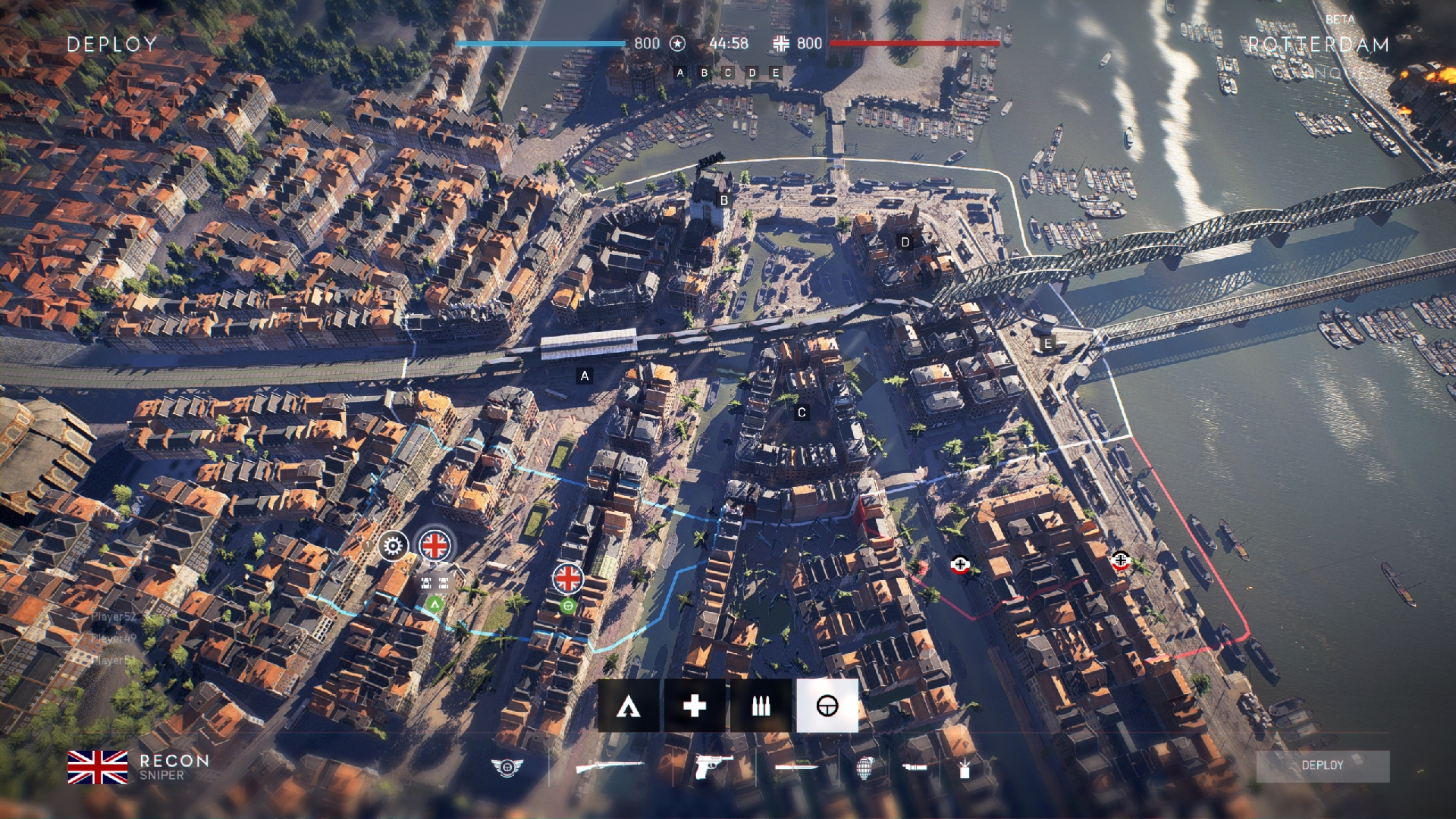The image size is (1456, 819).
Task: Select the Assault class icon
Action: [x=628, y=706]
